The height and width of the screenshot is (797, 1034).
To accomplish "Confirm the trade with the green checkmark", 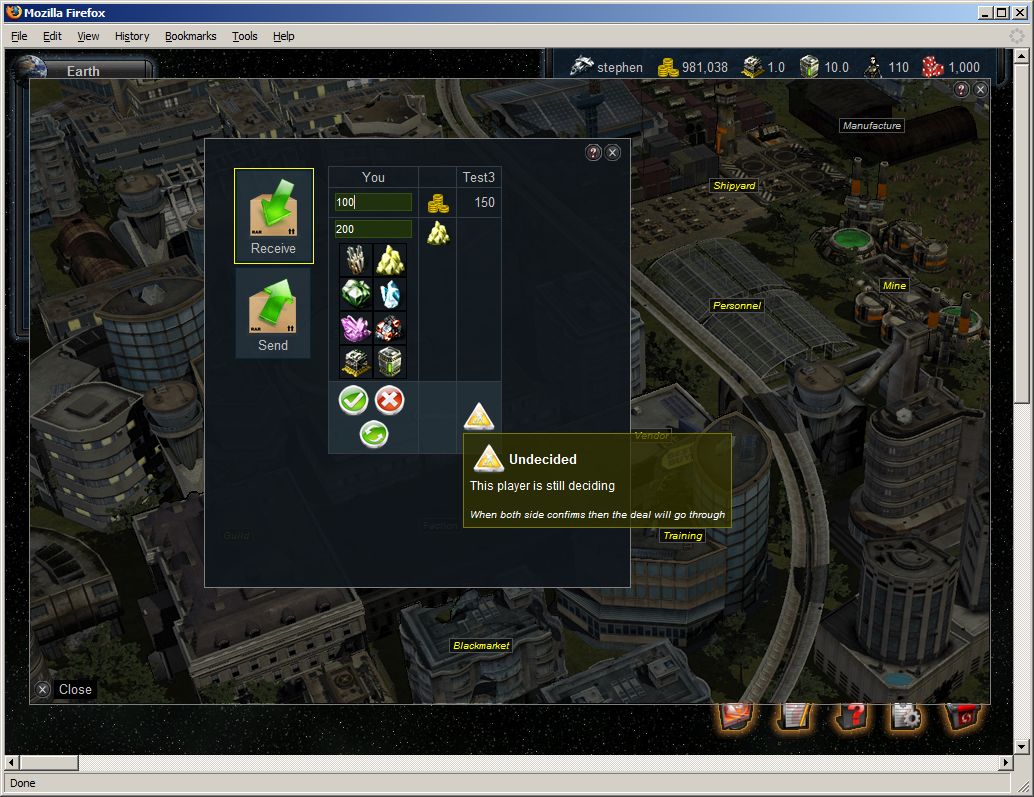I will [x=353, y=401].
